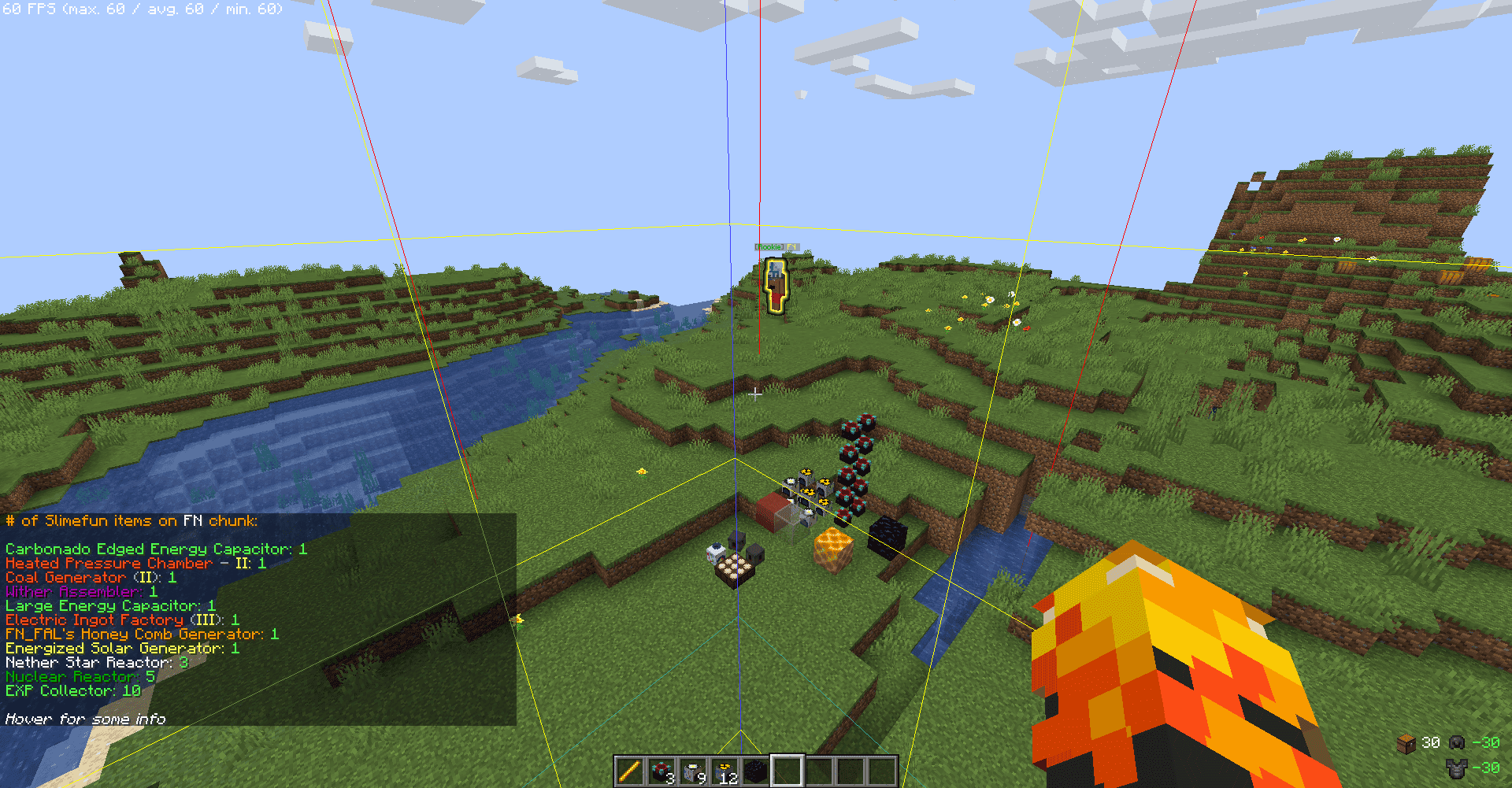Click the helmet durability icon

1458,742
